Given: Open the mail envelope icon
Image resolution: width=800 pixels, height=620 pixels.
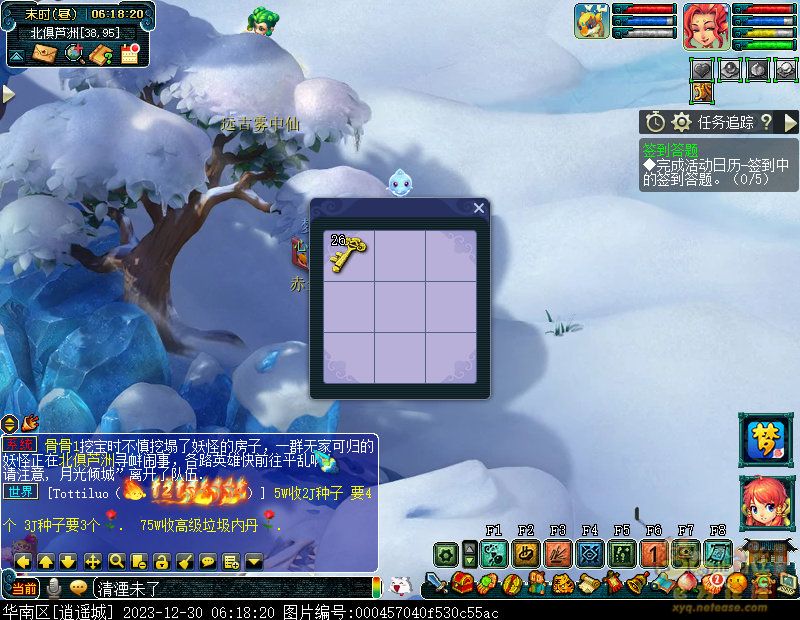Looking at the screenshot, I should tap(45, 54).
